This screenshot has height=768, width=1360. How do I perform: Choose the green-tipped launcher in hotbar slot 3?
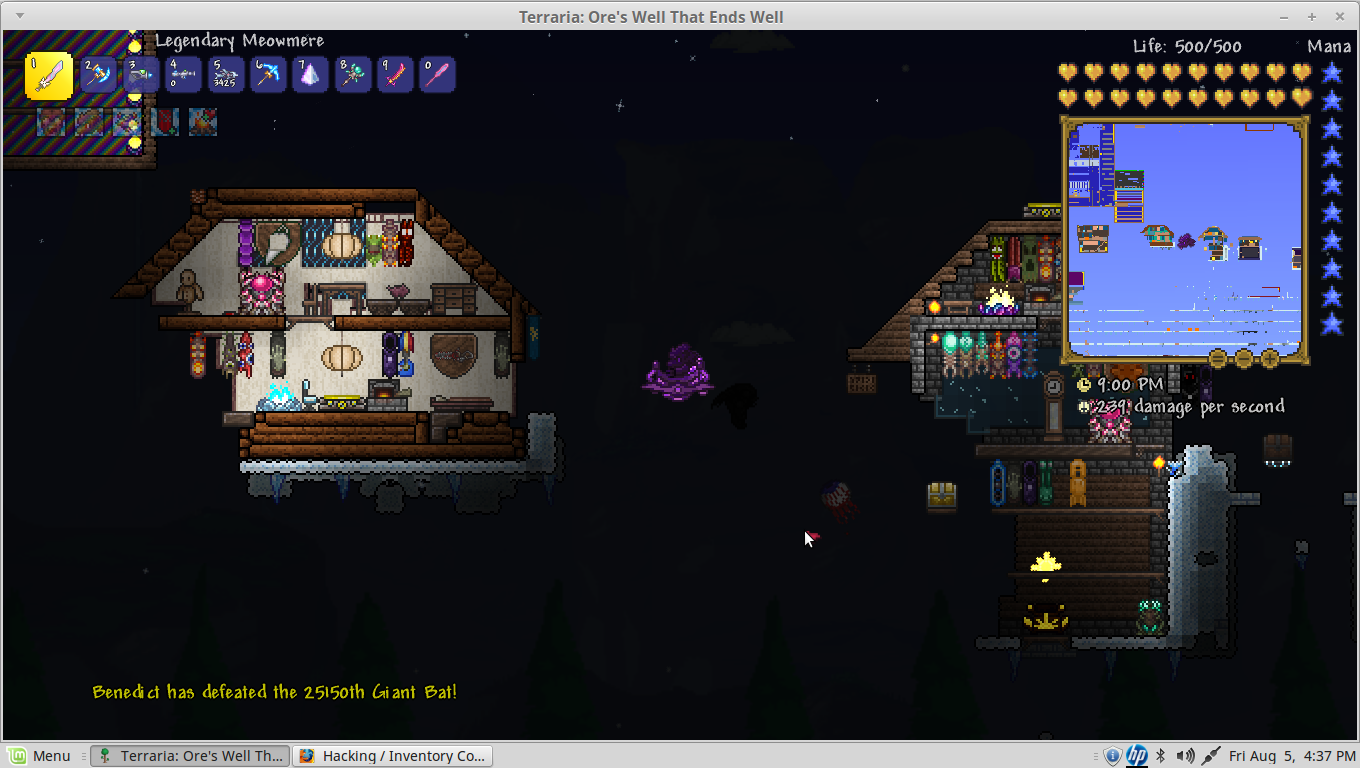[141, 75]
